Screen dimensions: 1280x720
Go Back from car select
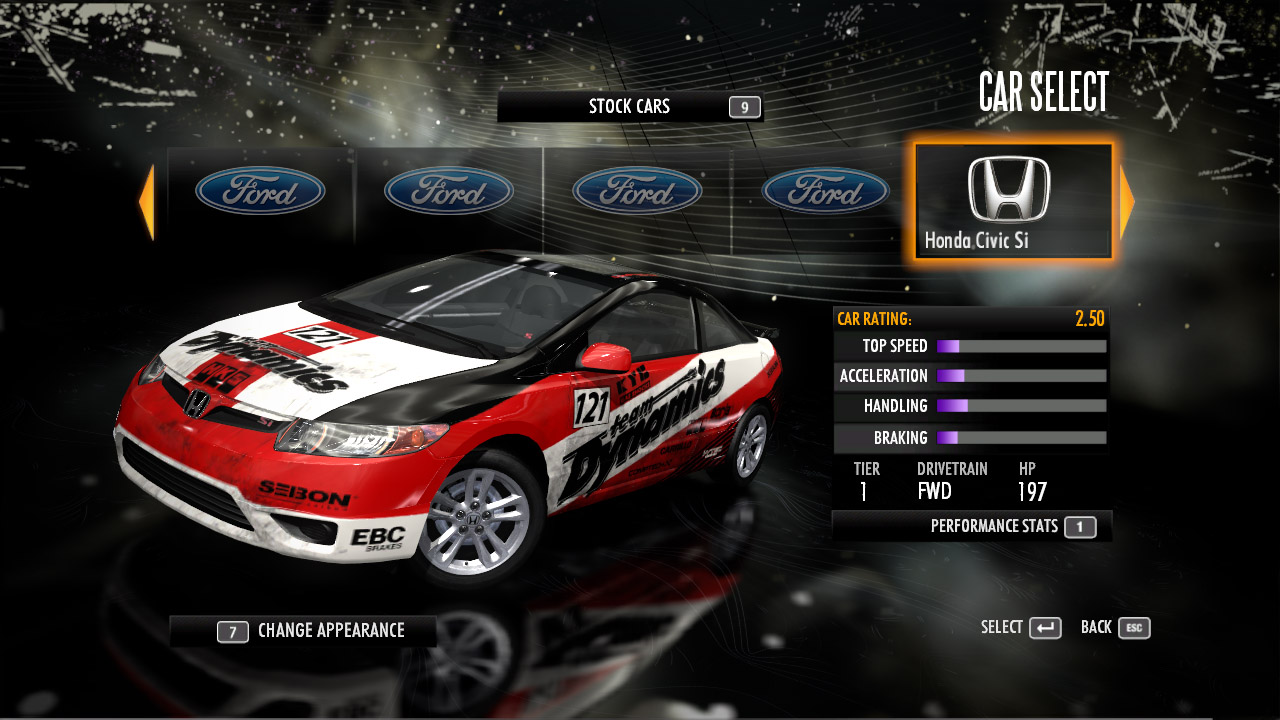(x=1115, y=628)
